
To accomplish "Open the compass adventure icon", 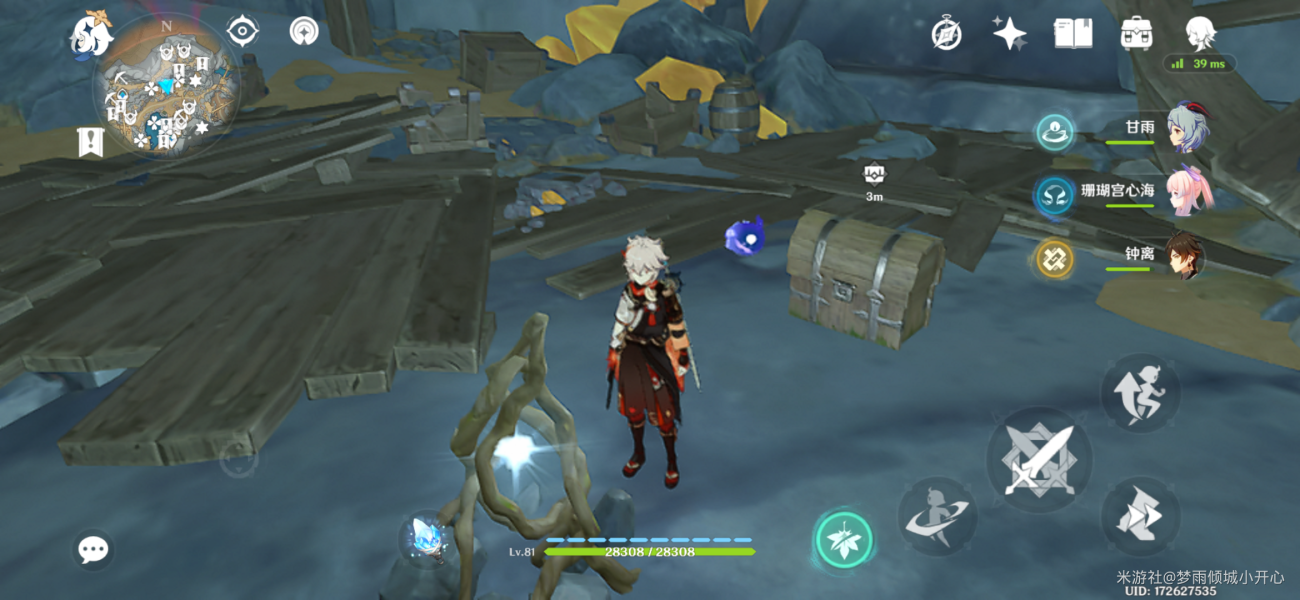I will click(x=946, y=34).
